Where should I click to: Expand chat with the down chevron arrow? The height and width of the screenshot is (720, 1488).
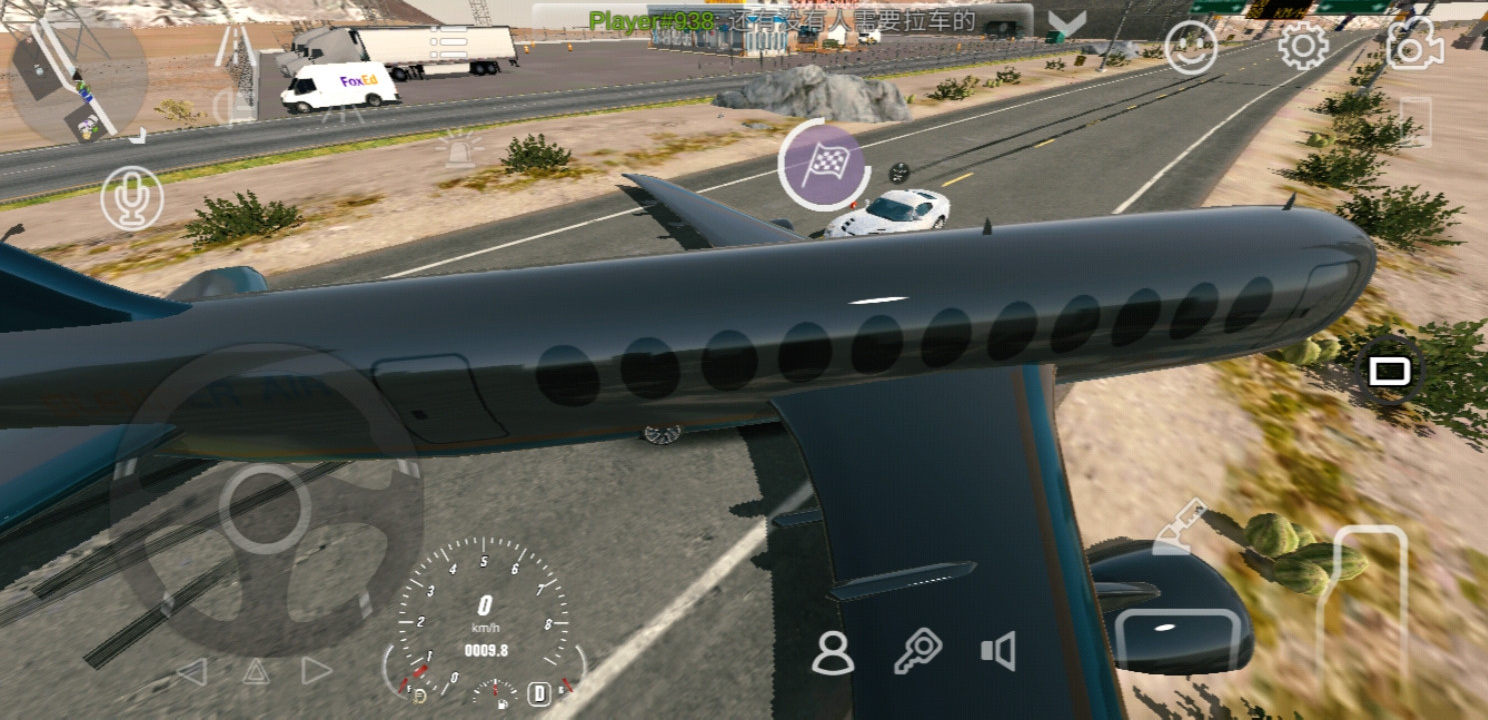point(1067,23)
